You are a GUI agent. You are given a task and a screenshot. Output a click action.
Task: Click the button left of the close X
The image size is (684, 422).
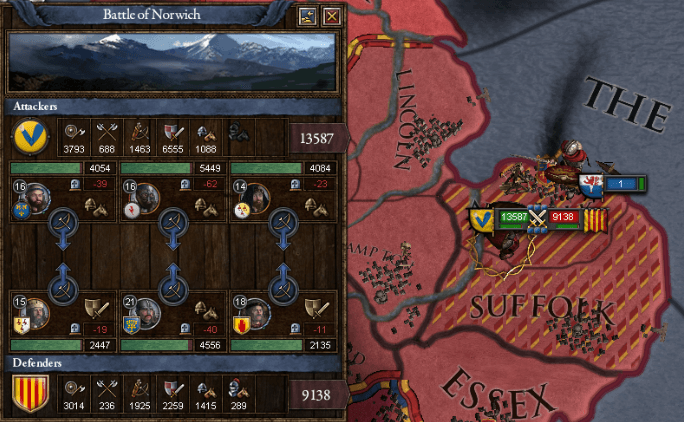click(x=309, y=15)
